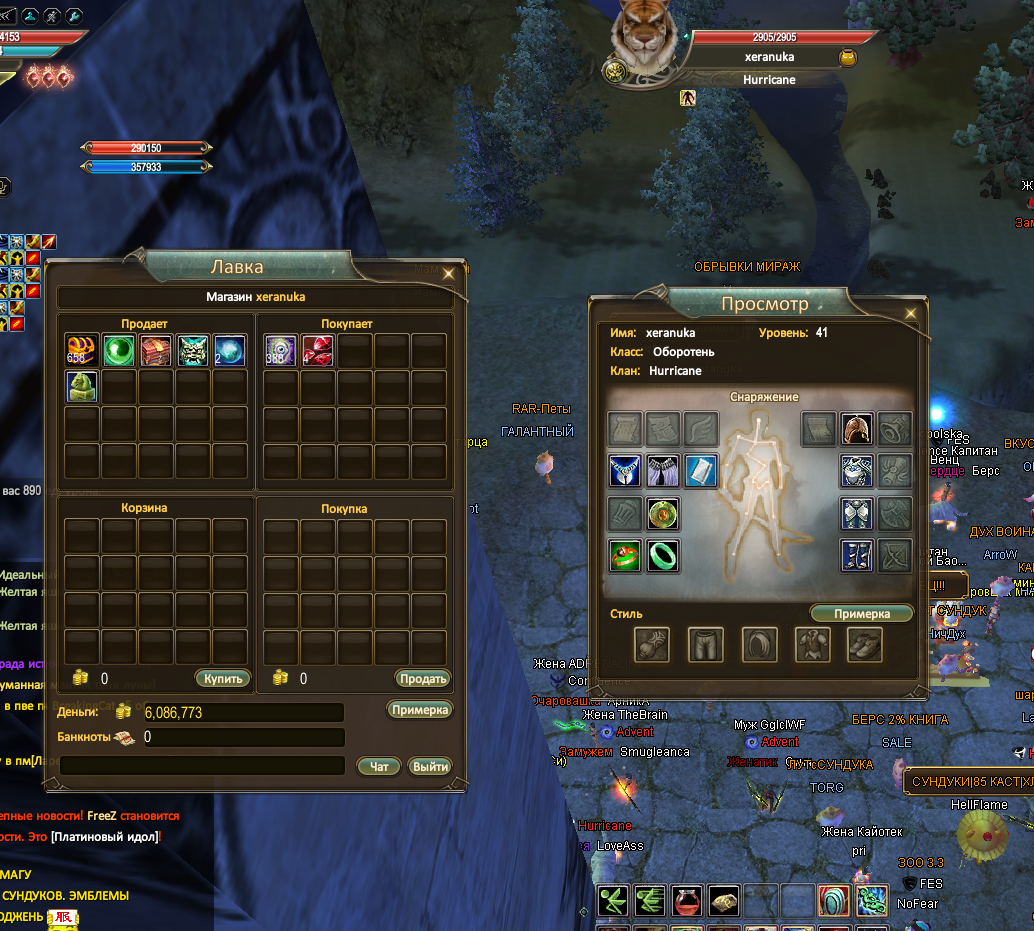Select the golden treasure chest for sale
Viewport: 1034px width, 931px height.
(x=82, y=351)
